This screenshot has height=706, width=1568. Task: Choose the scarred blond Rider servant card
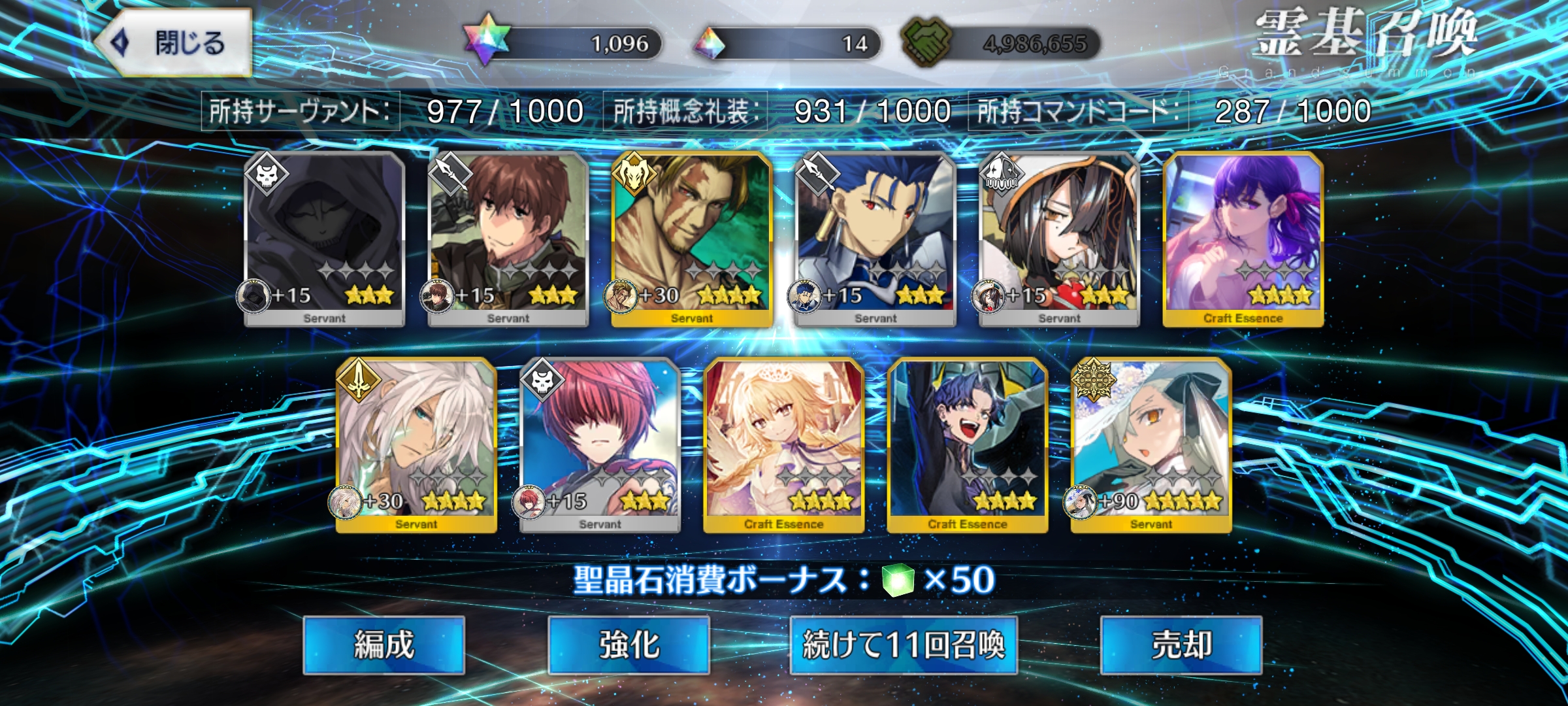(x=692, y=239)
